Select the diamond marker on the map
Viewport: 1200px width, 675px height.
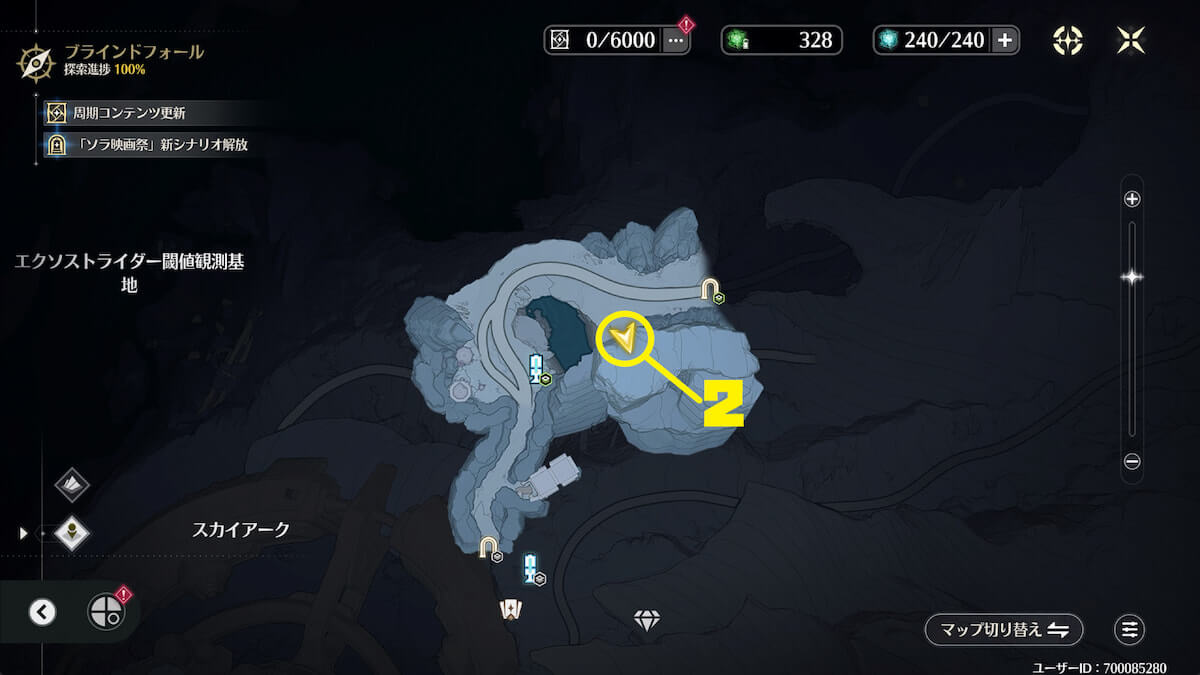647,621
